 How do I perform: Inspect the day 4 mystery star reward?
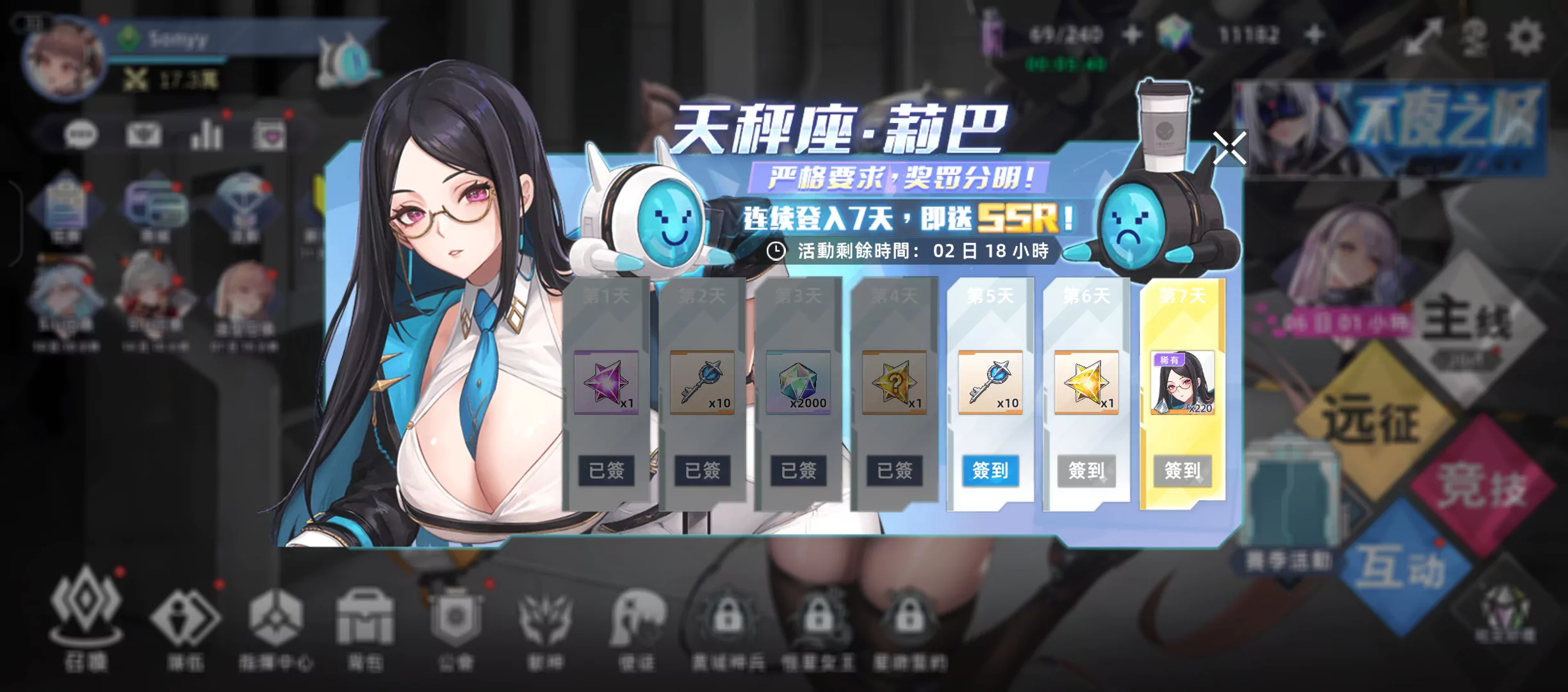pyautogui.click(x=894, y=383)
